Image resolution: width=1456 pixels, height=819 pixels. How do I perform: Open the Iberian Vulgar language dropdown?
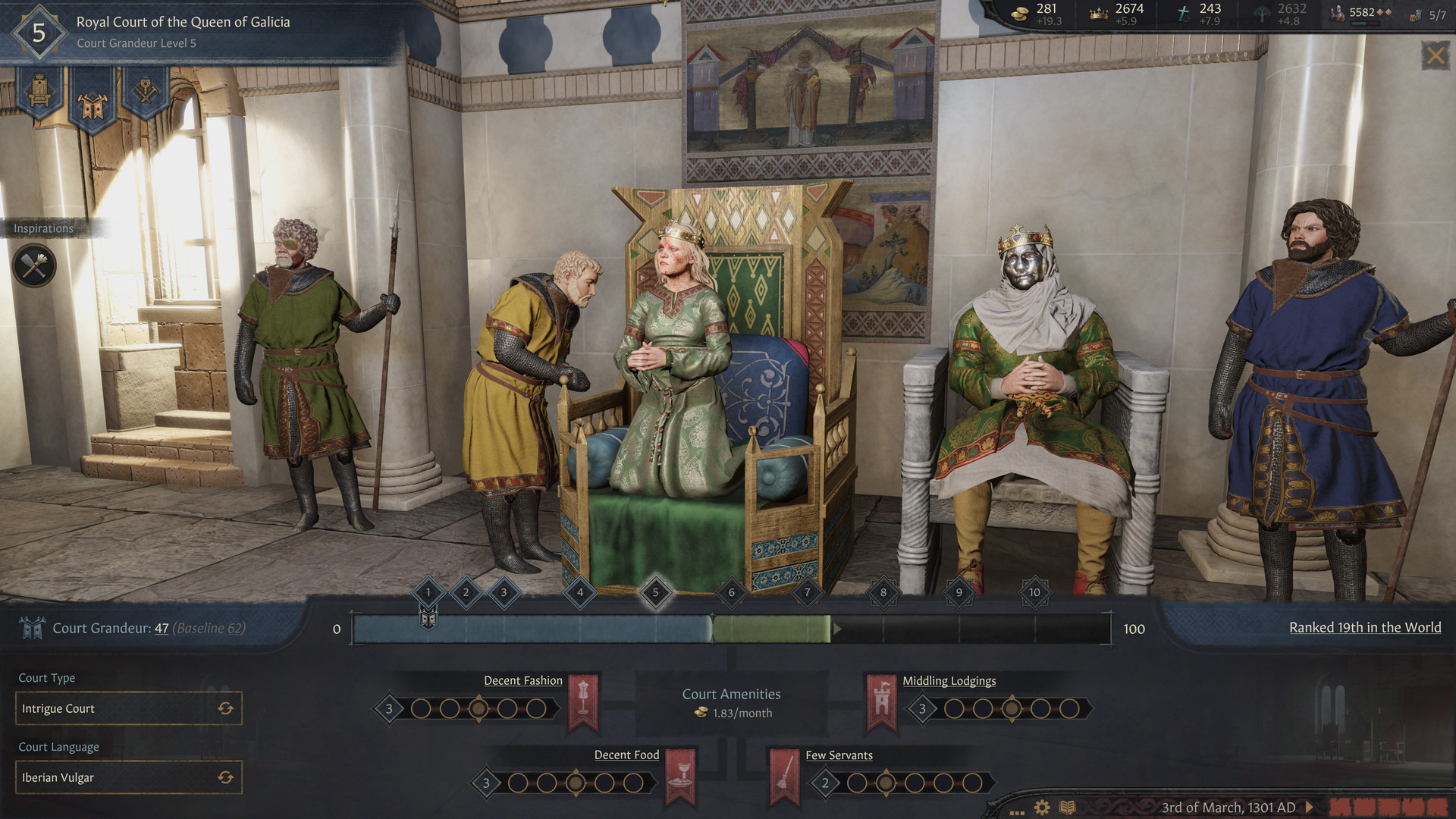(x=129, y=777)
